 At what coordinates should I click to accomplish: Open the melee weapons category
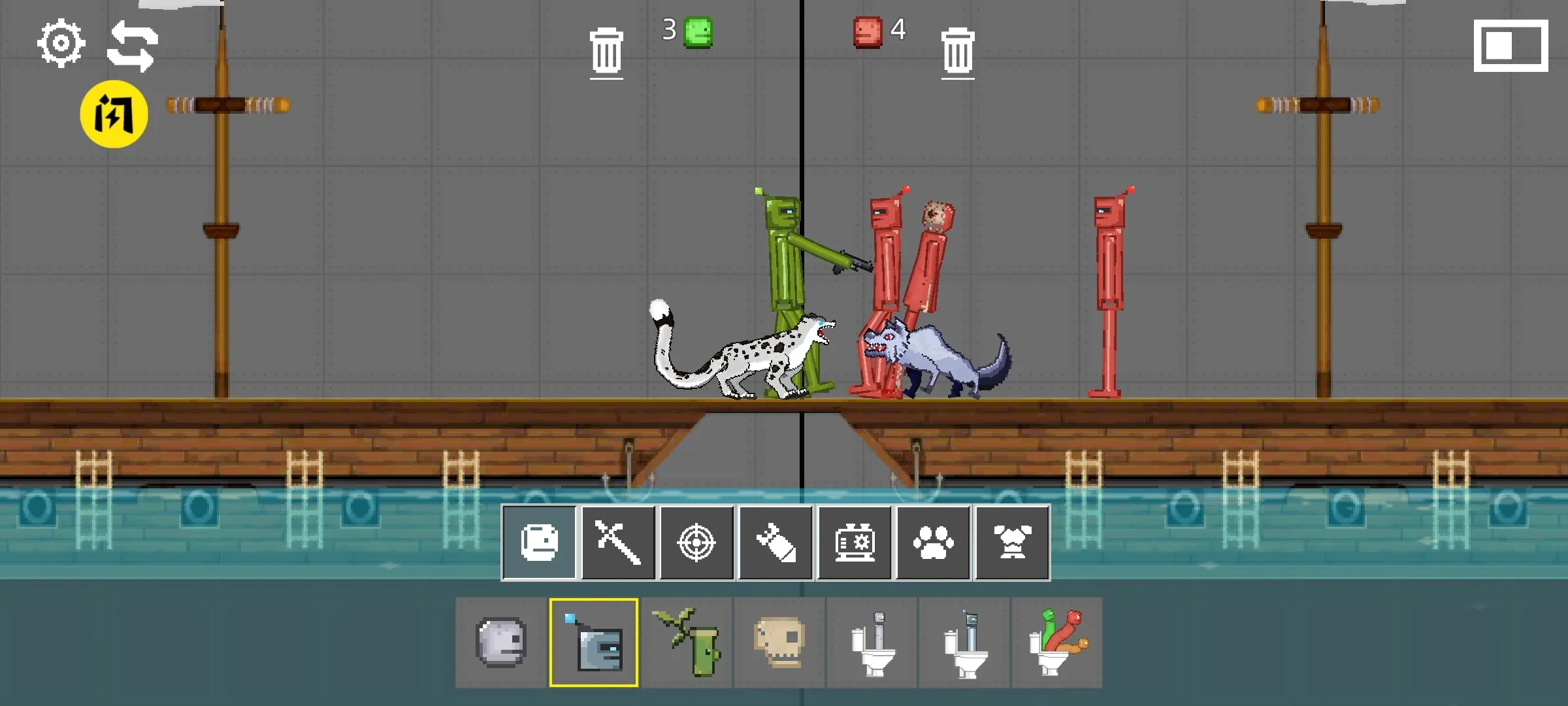(x=618, y=543)
